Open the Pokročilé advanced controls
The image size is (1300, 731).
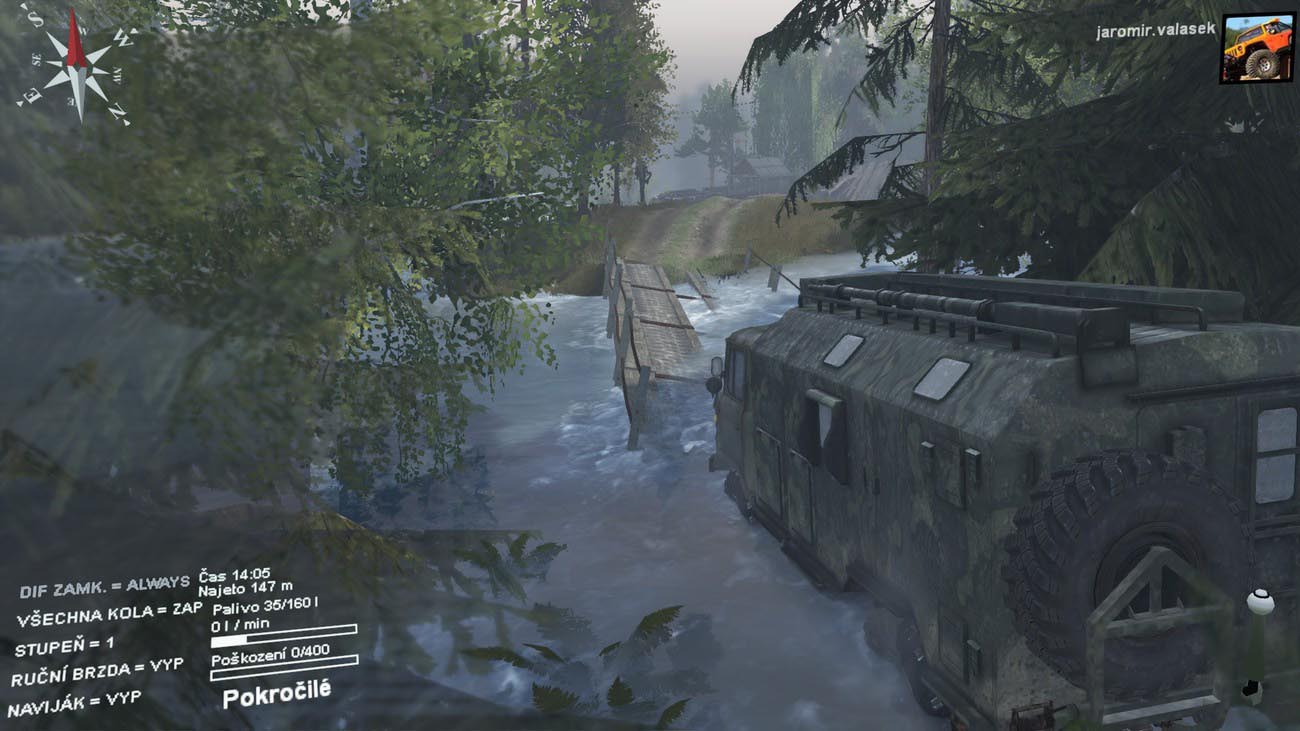click(x=276, y=692)
